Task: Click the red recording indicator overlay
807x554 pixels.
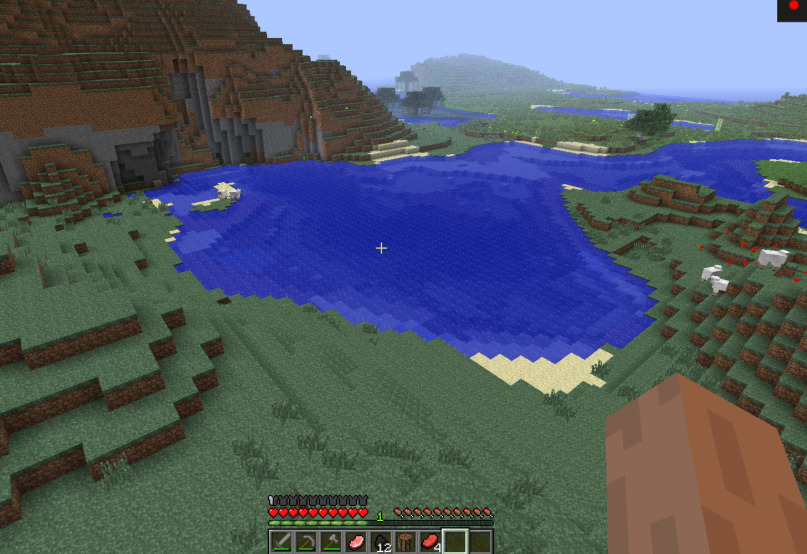Action: coord(793,7)
